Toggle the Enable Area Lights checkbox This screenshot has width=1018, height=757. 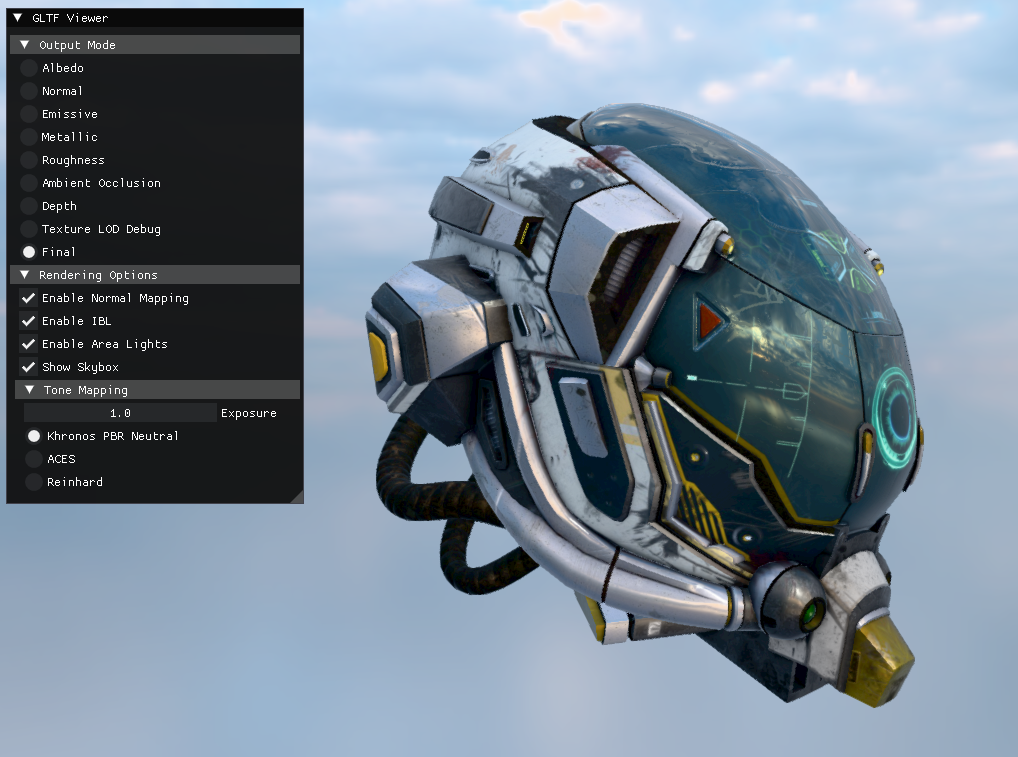(x=29, y=344)
